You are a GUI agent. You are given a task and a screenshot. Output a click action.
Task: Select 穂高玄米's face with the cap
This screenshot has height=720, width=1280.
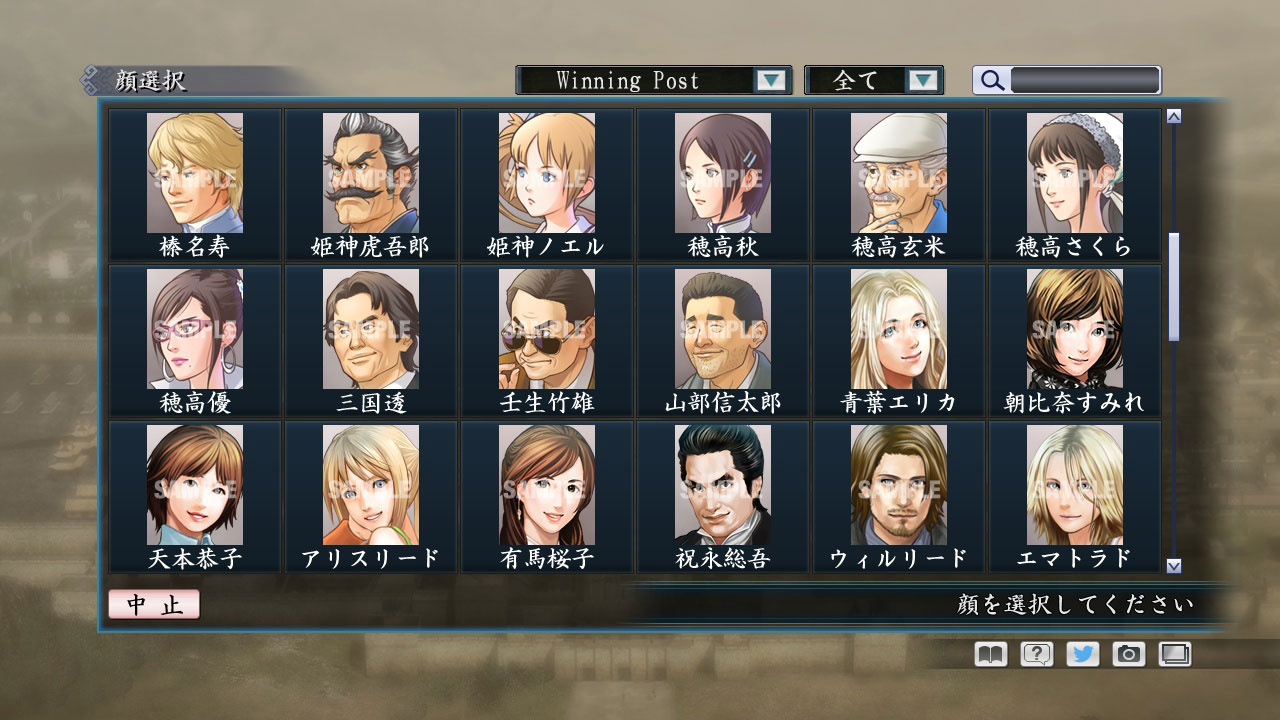[898, 172]
